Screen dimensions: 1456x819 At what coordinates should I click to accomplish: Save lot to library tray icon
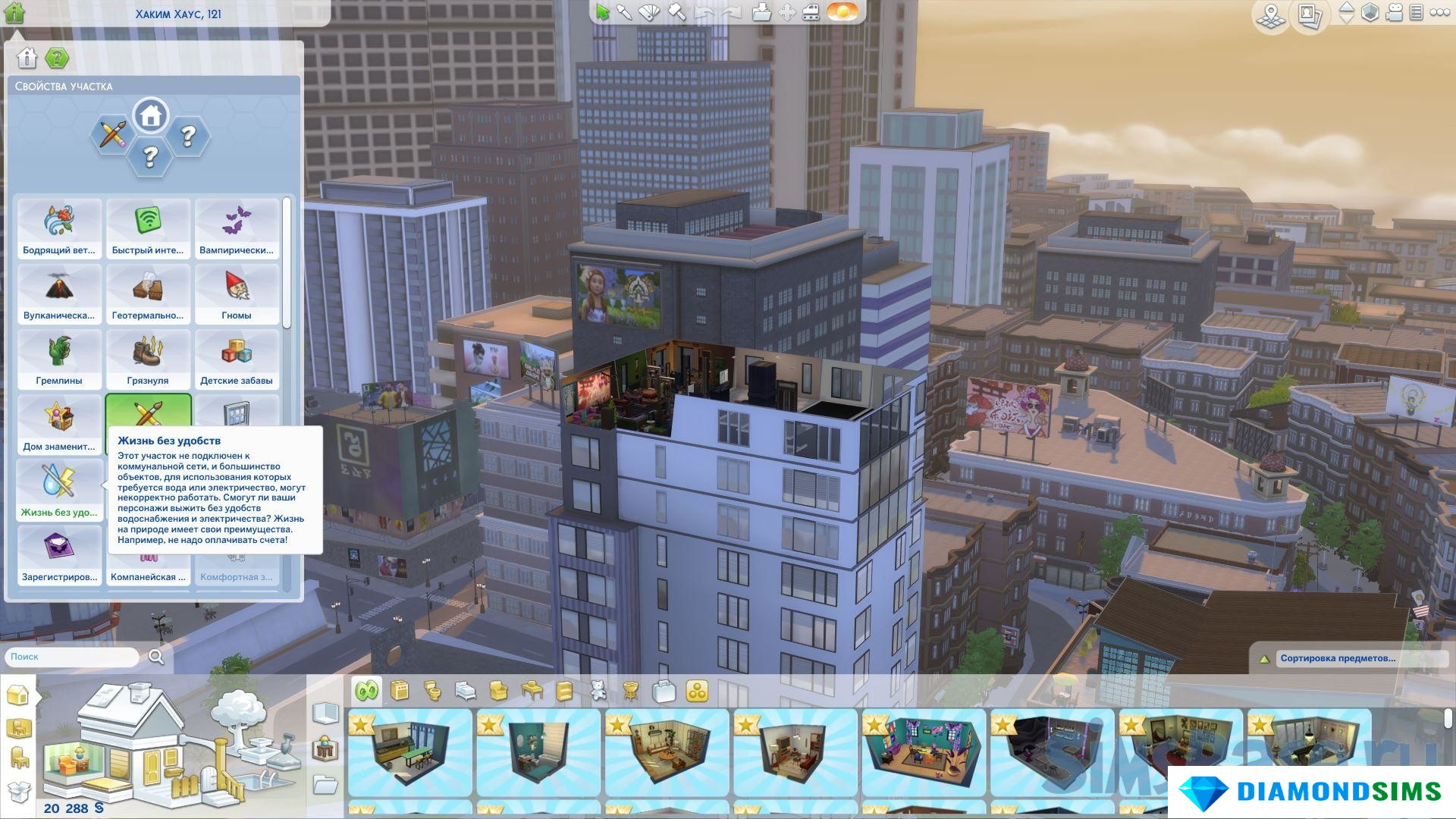click(761, 13)
